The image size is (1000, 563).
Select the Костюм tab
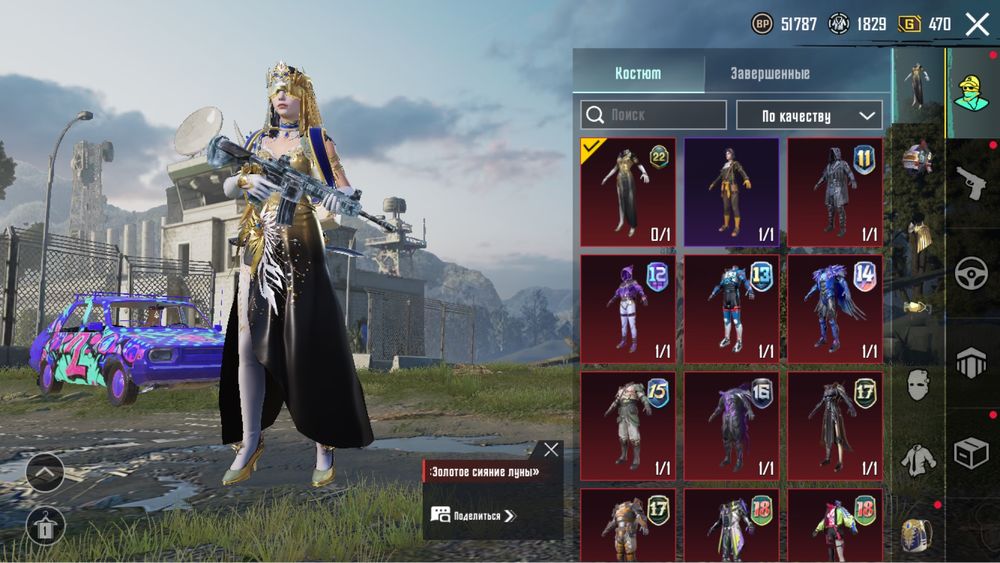(638, 74)
